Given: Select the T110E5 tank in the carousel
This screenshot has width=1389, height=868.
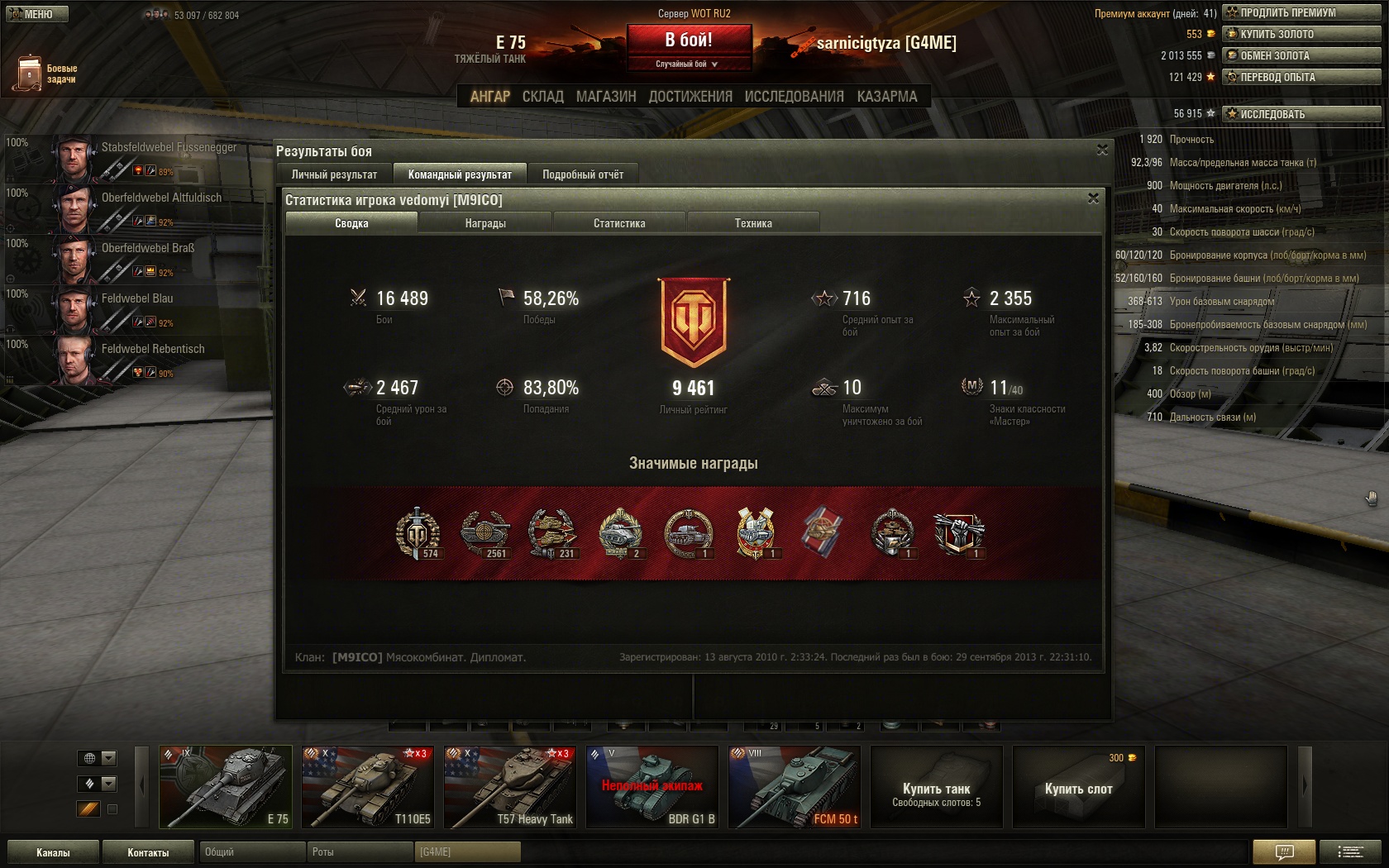Looking at the screenshot, I should 367,787.
